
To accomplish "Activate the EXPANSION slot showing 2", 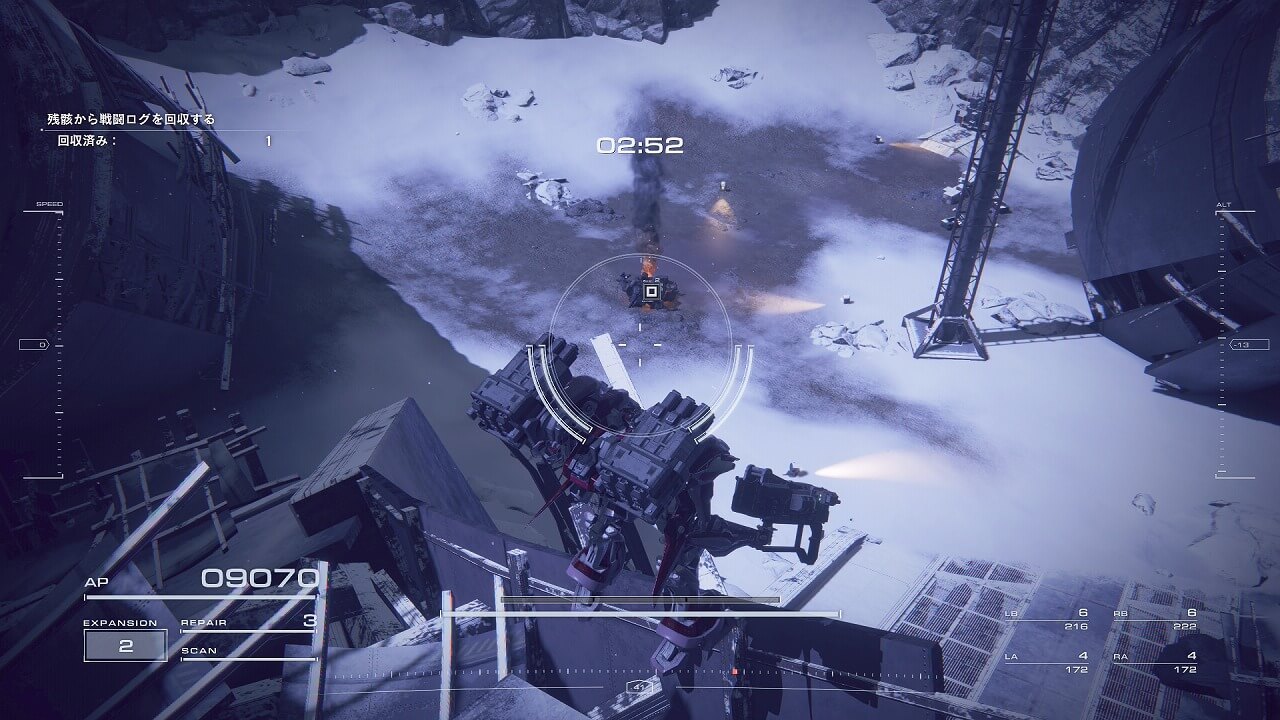I will [126, 645].
